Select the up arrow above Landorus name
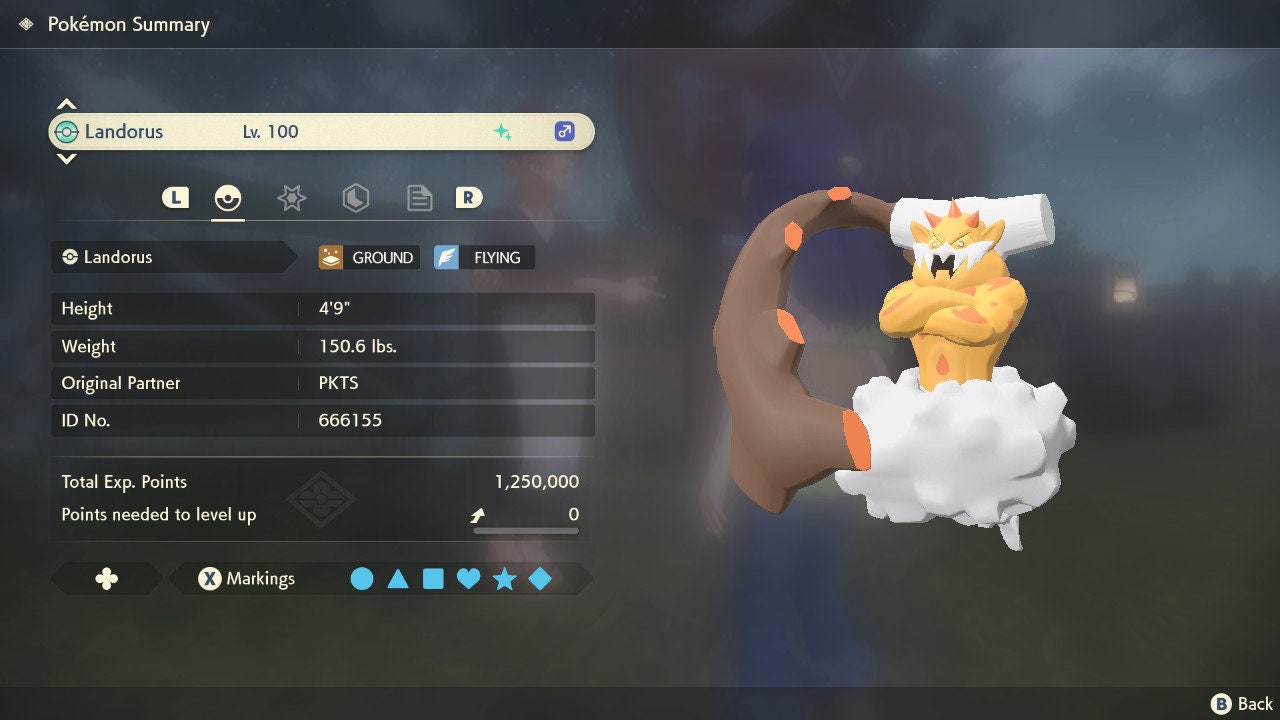1280x720 pixels. pyautogui.click(x=66, y=104)
